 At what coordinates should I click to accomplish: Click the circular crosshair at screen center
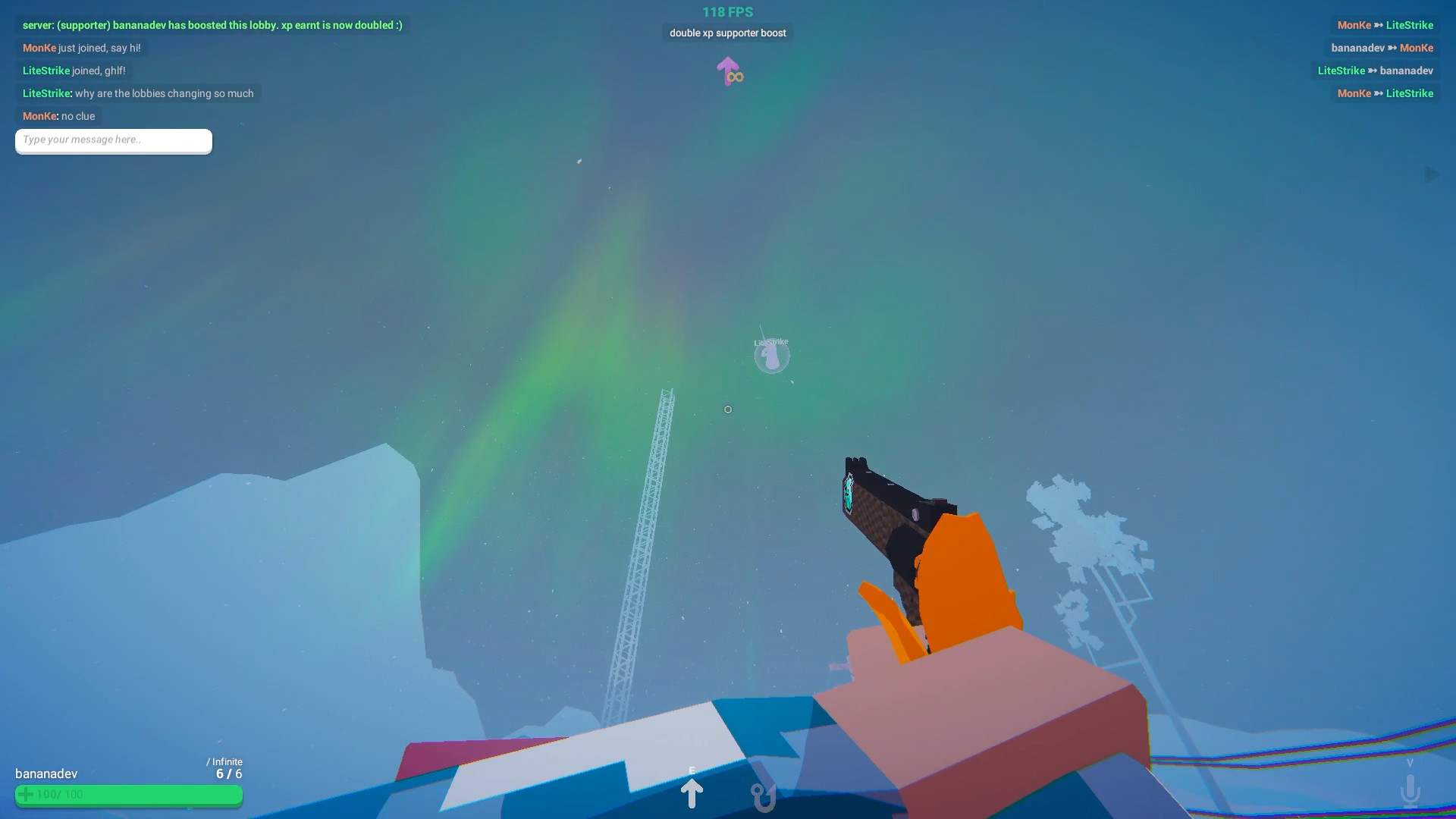[727, 409]
